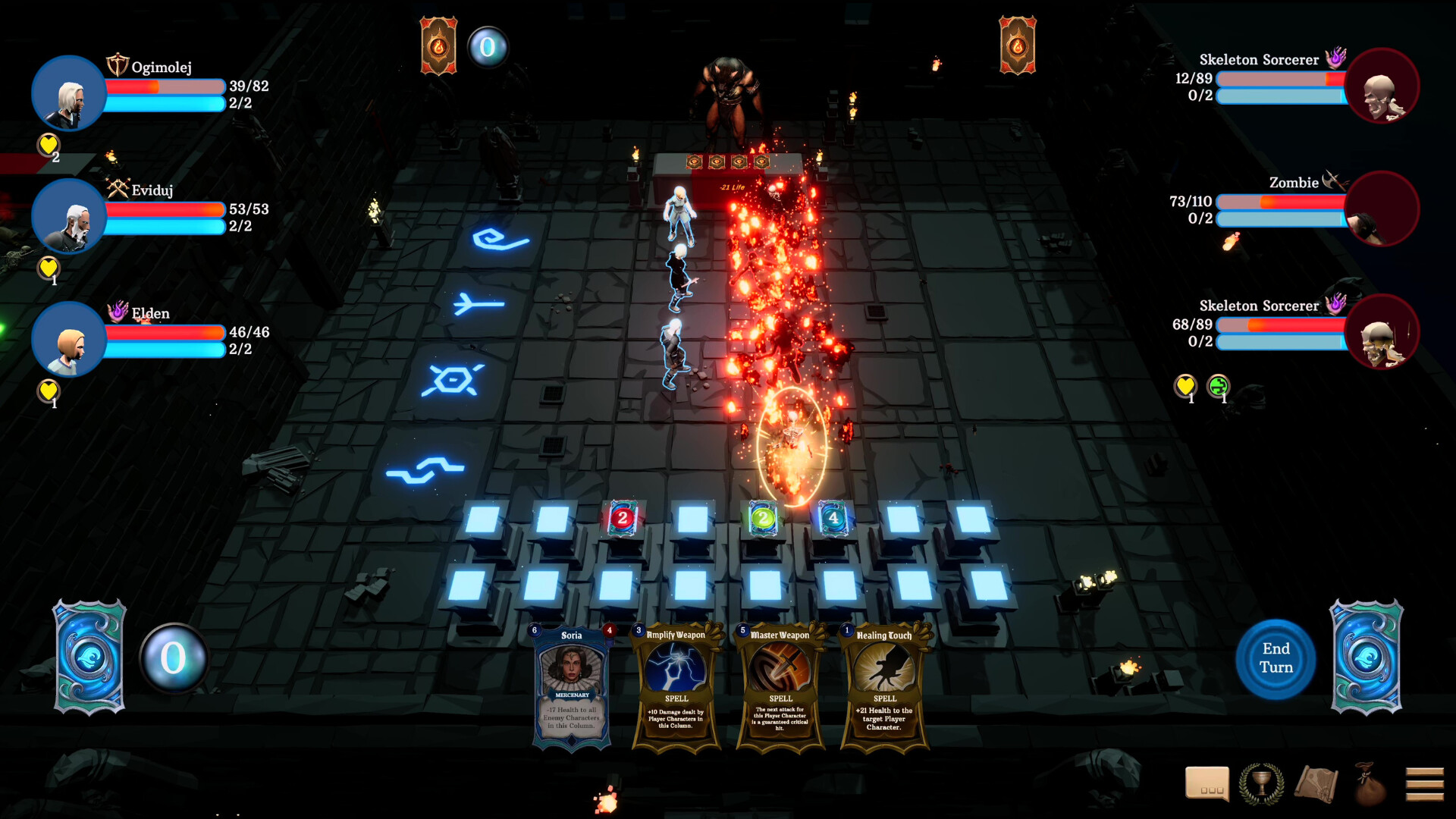Viewport: 1456px width, 819px height.
Task: Click the fire emblem above the enemy side
Action: [x=1018, y=45]
